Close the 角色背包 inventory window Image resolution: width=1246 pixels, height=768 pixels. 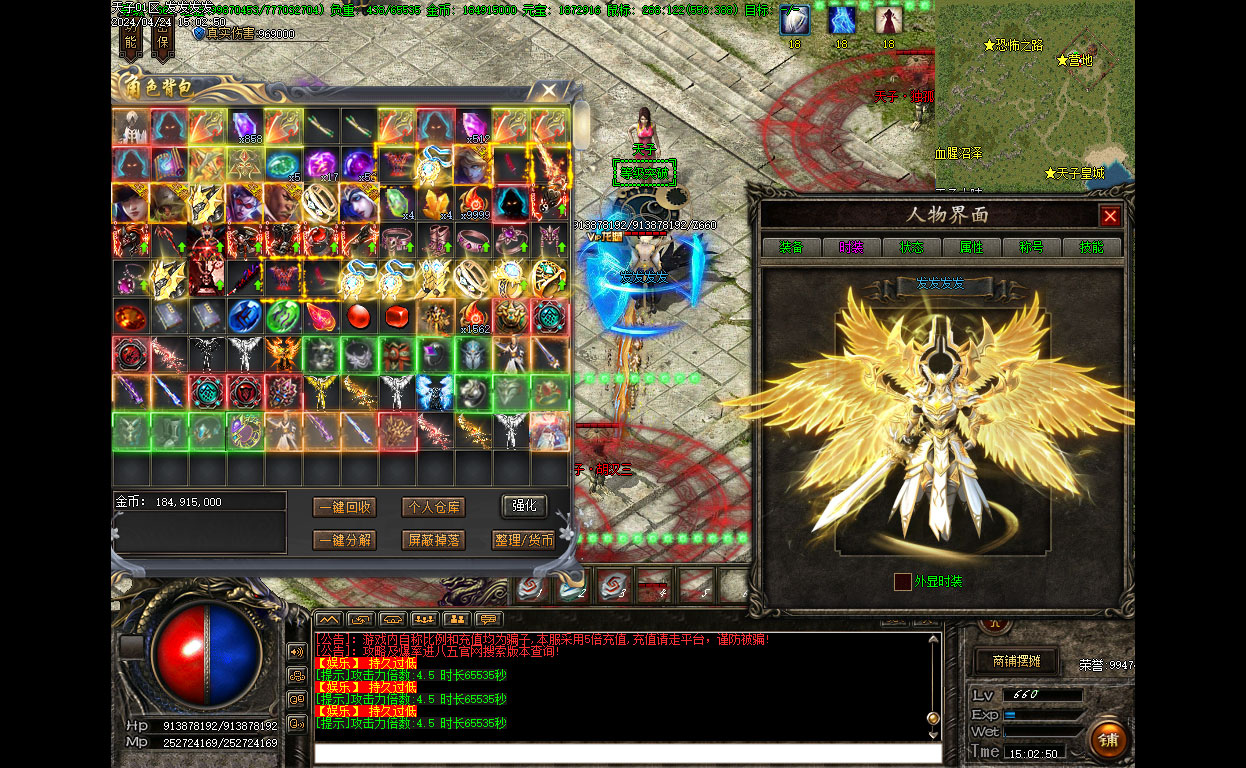click(548, 91)
